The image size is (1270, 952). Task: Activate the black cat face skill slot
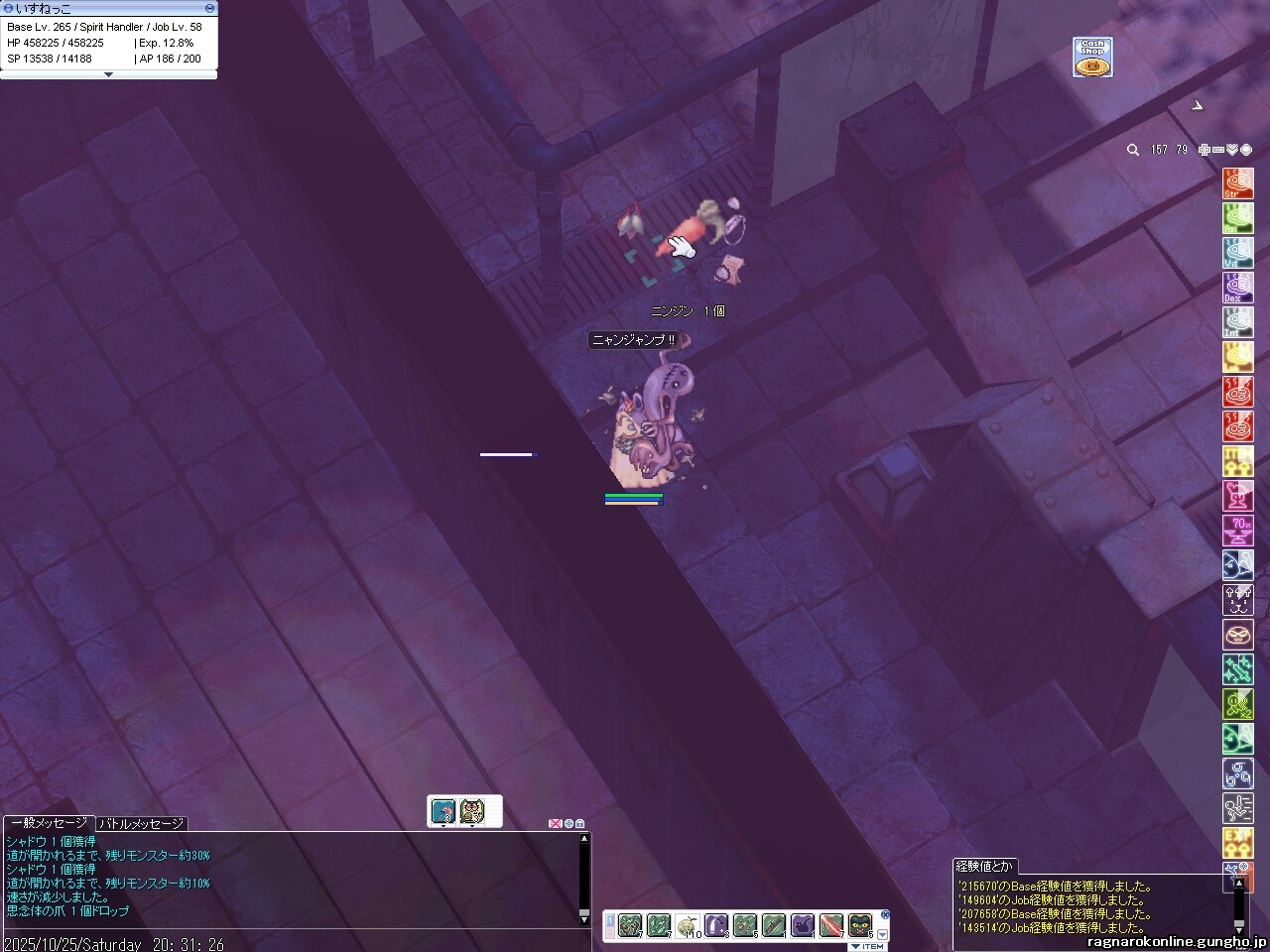coord(860,926)
